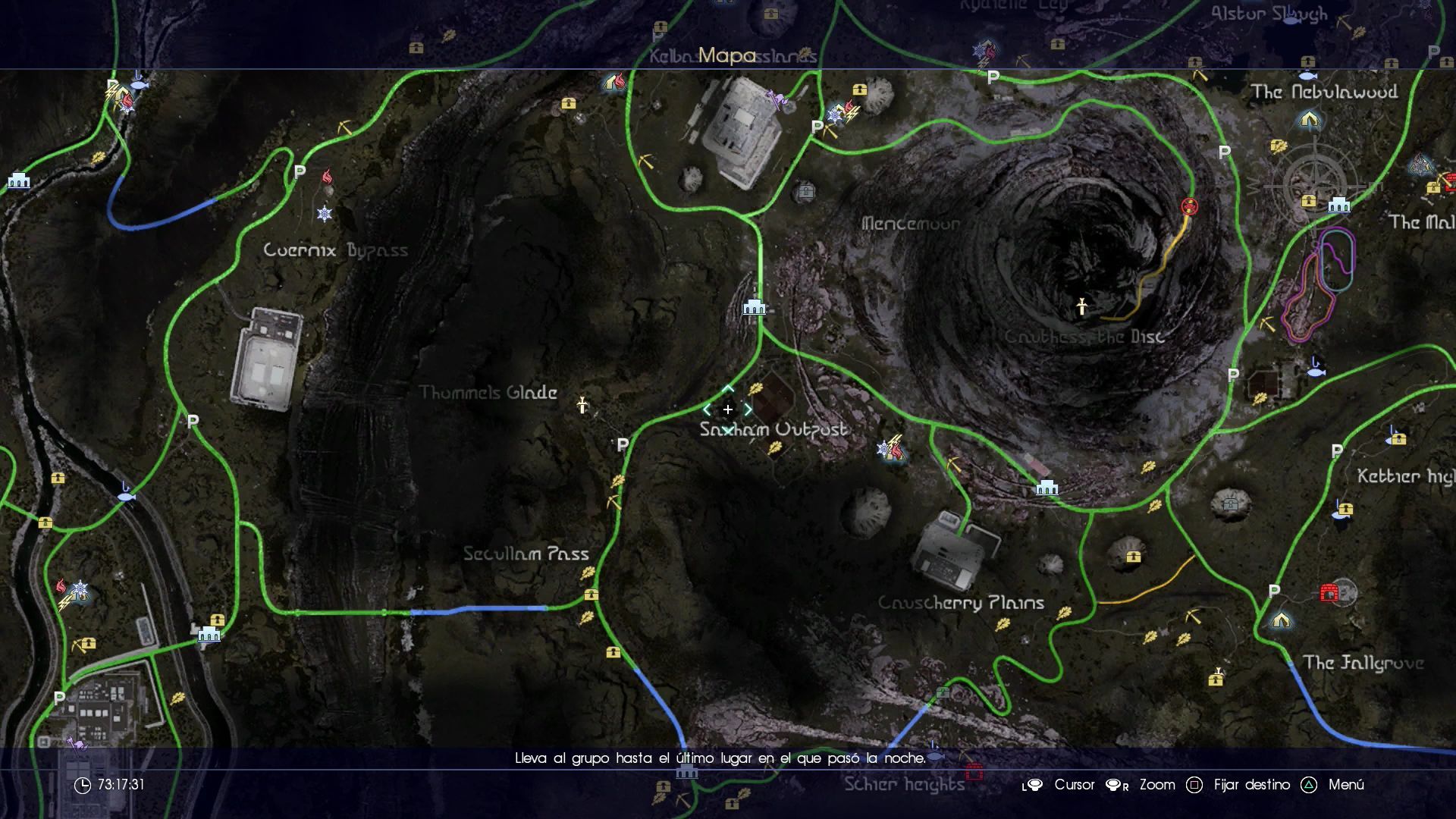
Task: Select the outpost building icon north of Saxham Outpost
Action: [754, 306]
